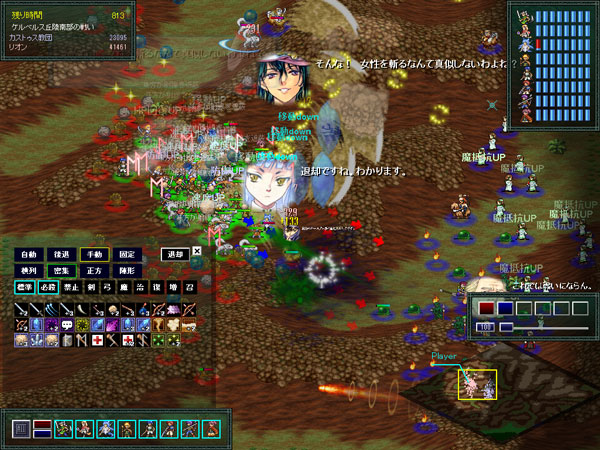This screenshot has height=450, width=600.
Task: Activate the speech bubble skill icon
Action: coord(68,325)
